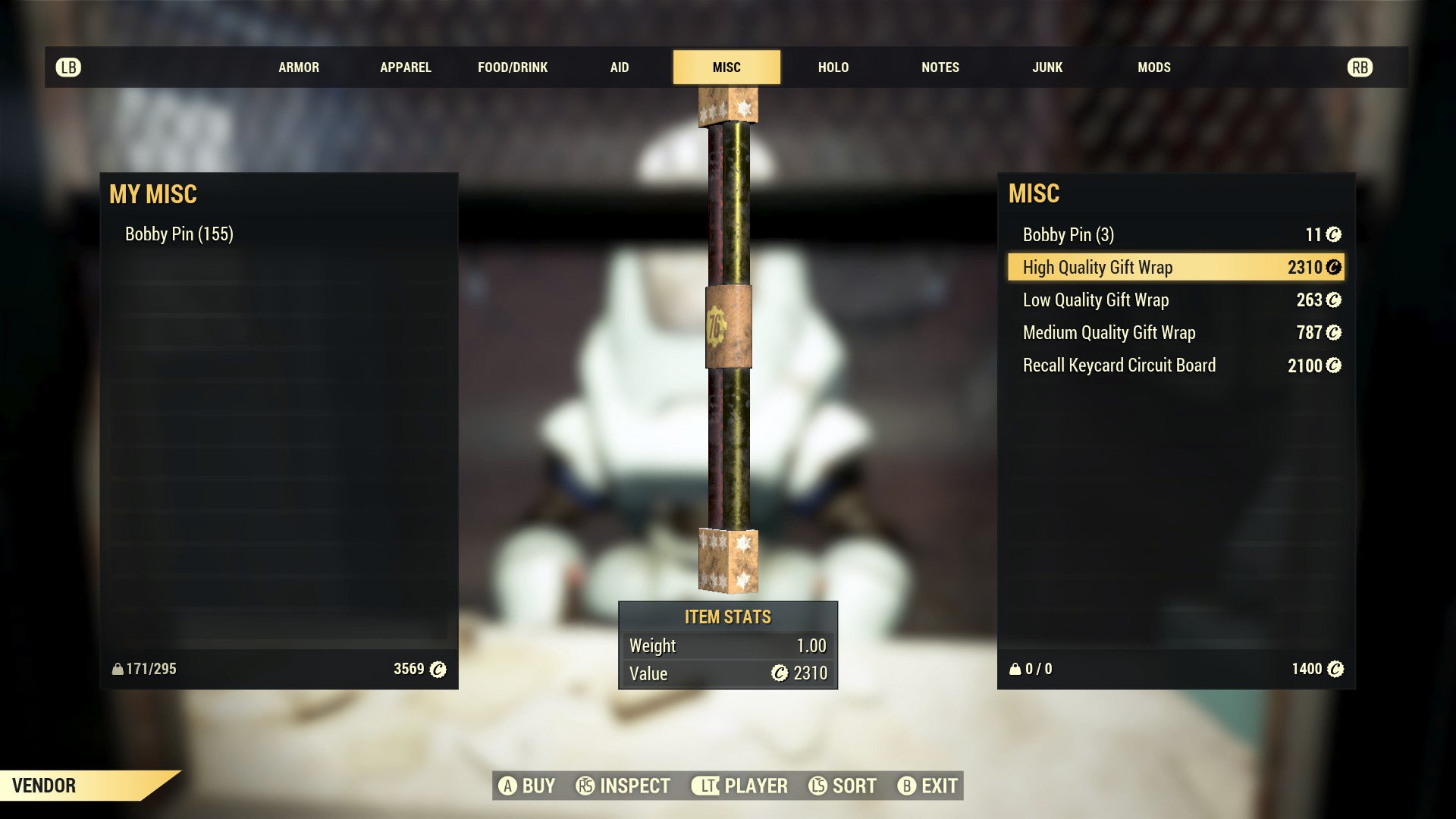The image size is (1456, 819).
Task: Switch to the ARMOR tab
Action: [x=299, y=67]
